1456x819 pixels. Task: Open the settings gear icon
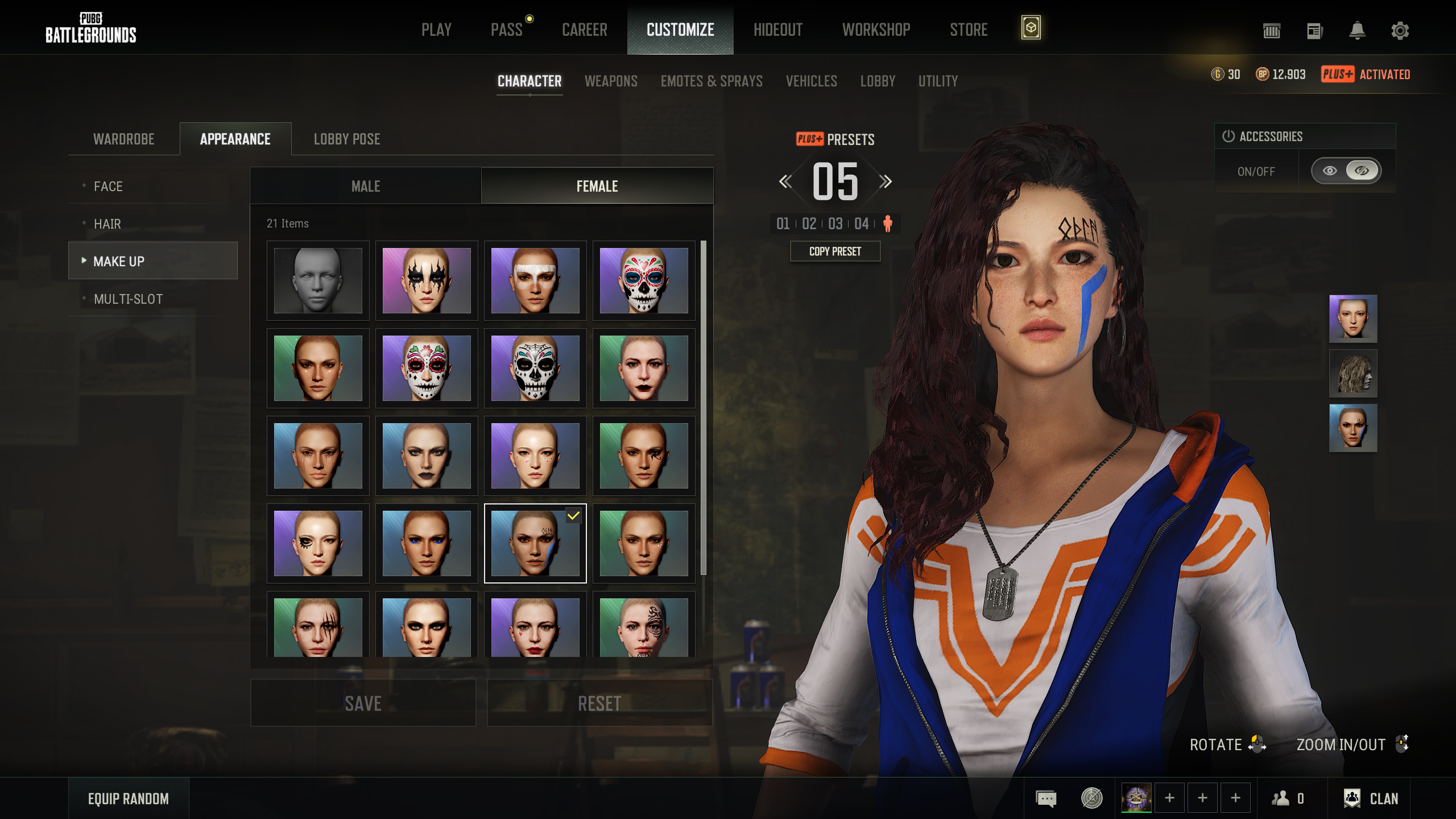(x=1400, y=31)
